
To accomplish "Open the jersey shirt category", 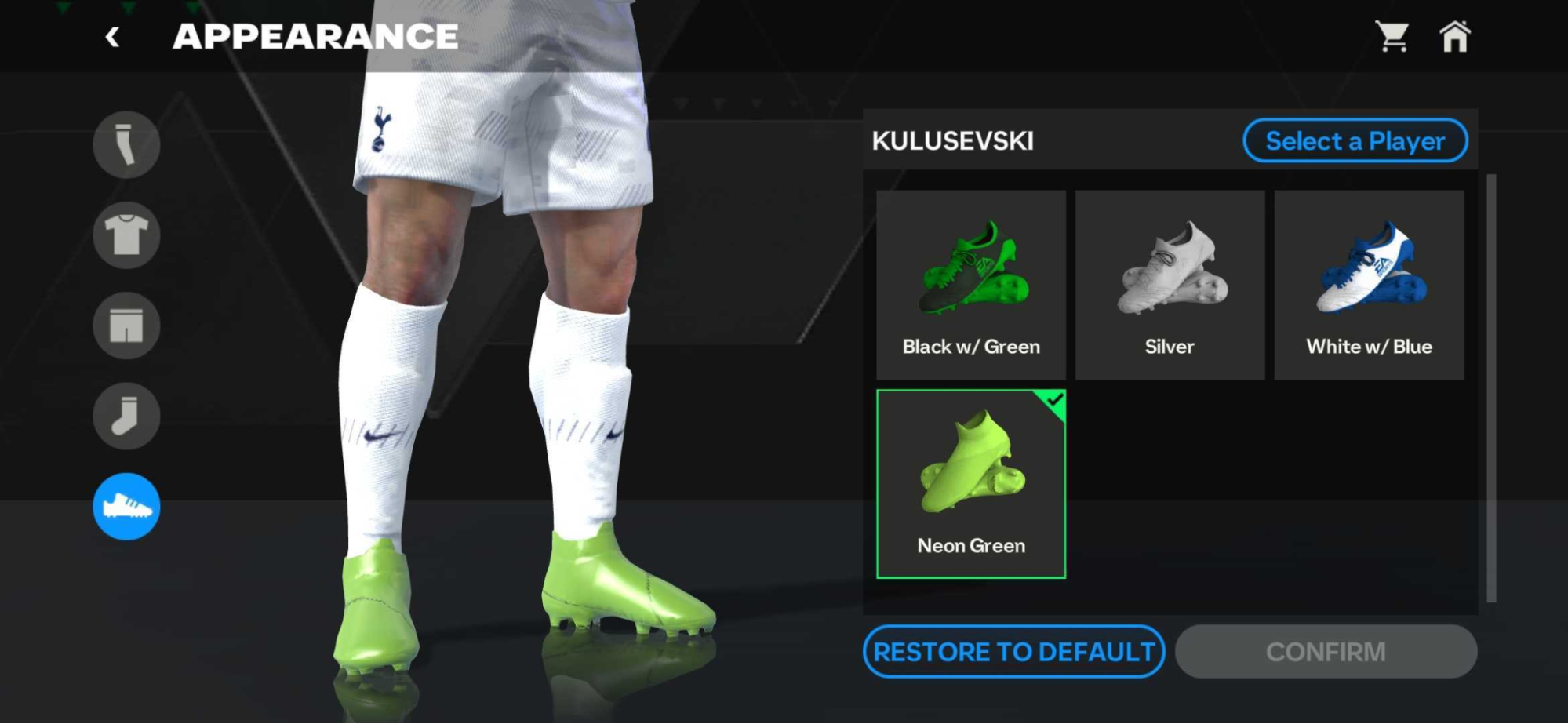I will click(126, 235).
